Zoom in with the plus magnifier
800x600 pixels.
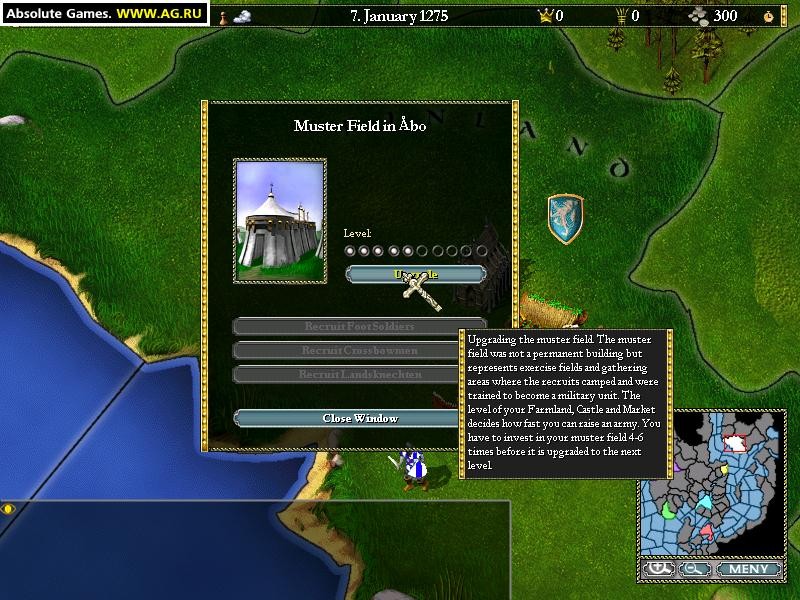pyautogui.click(x=659, y=569)
